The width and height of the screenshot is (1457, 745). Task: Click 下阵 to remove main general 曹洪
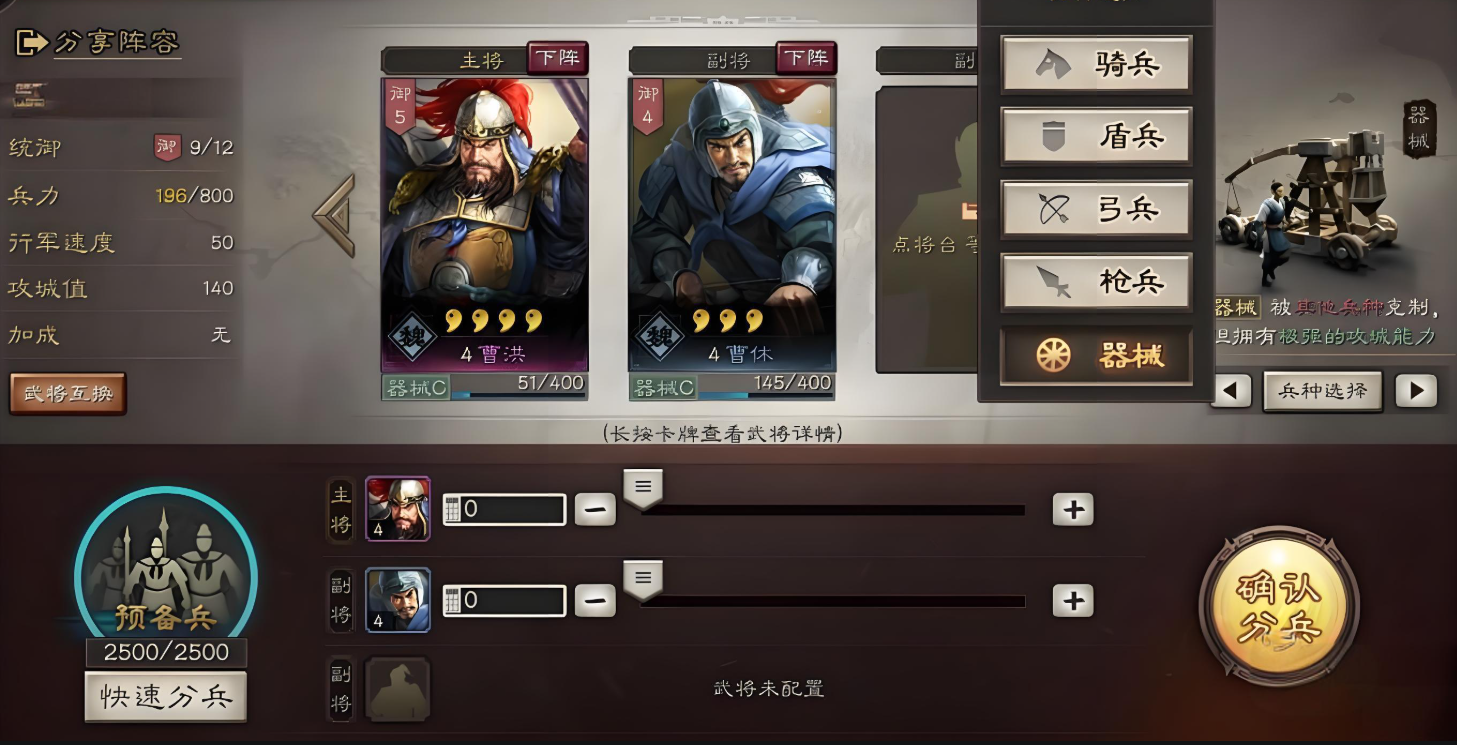558,58
